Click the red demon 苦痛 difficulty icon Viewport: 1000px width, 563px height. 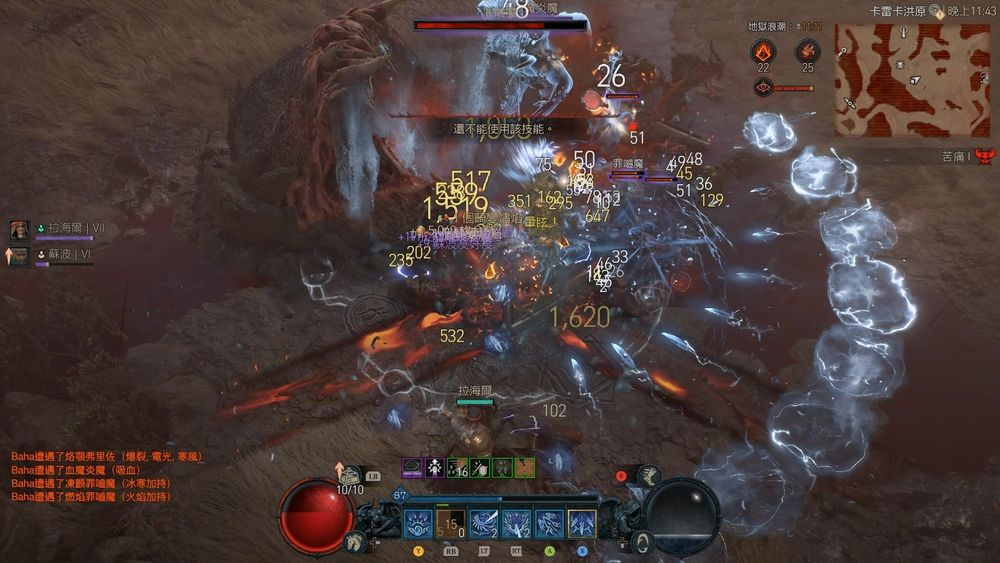click(984, 156)
